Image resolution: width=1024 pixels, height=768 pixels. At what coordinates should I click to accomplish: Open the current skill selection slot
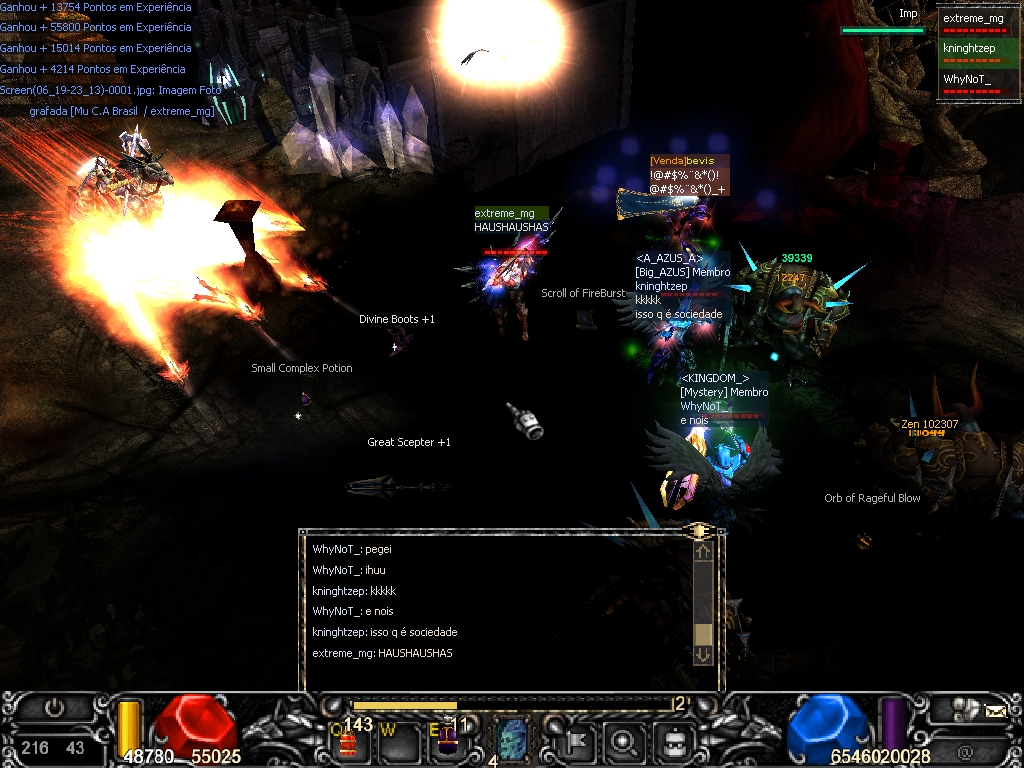(512, 741)
